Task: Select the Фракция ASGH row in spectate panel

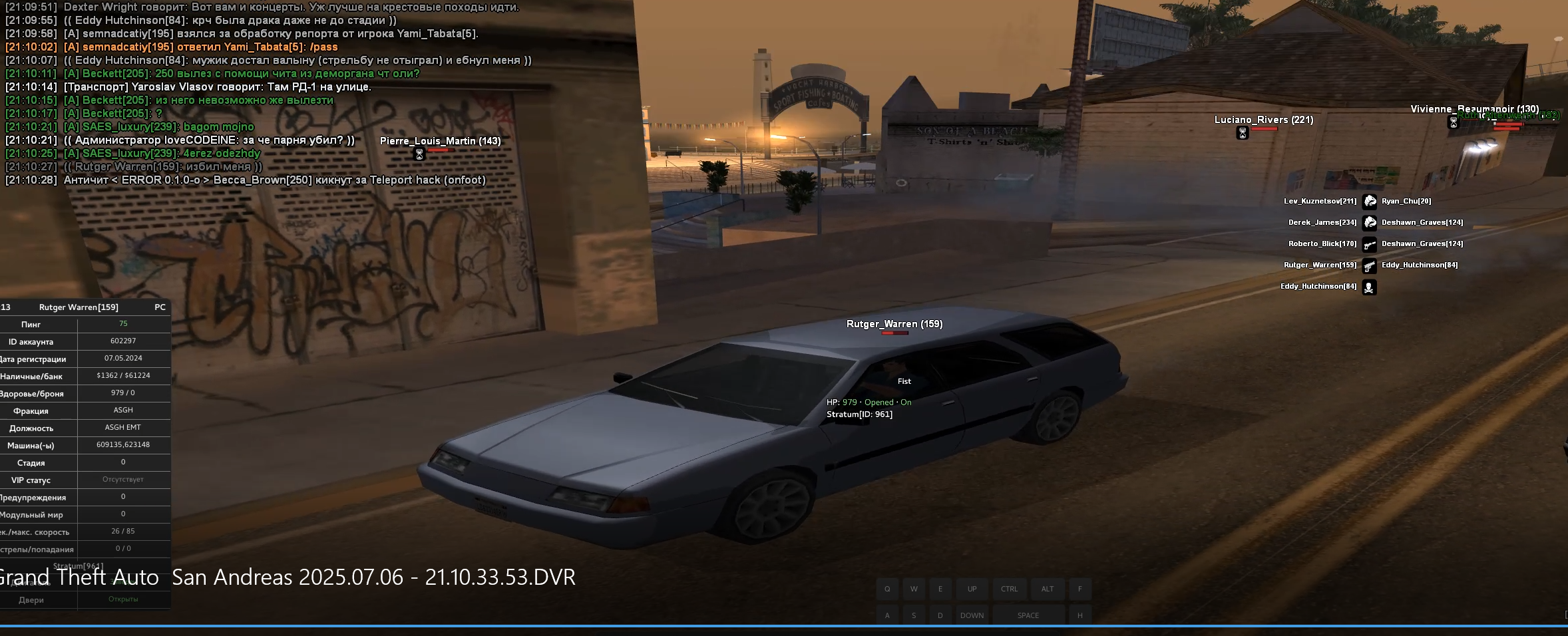Action: pyautogui.click(x=85, y=410)
